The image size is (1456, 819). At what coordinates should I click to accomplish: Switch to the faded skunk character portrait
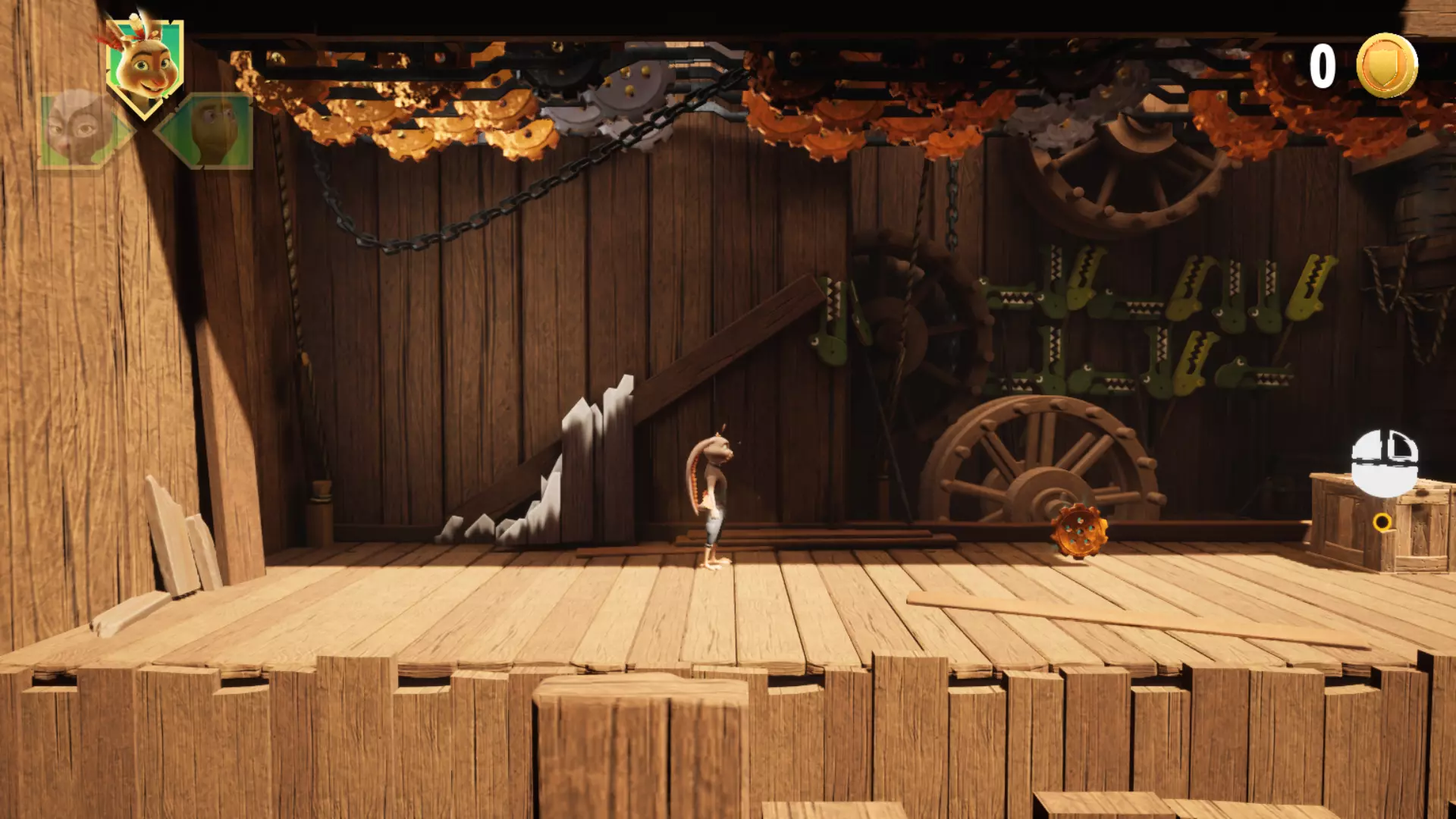point(80,128)
